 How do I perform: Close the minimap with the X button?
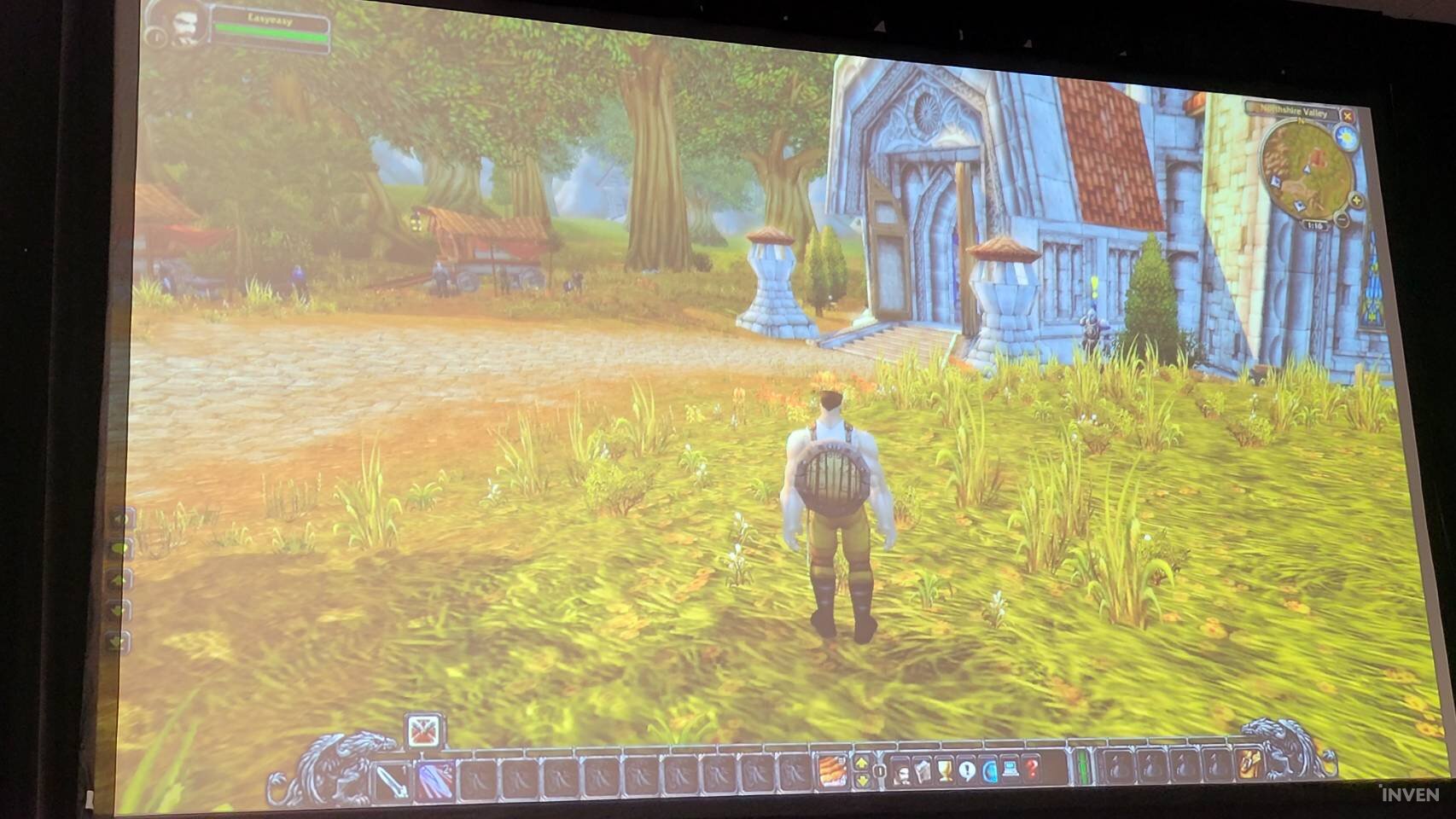[x=1348, y=116]
